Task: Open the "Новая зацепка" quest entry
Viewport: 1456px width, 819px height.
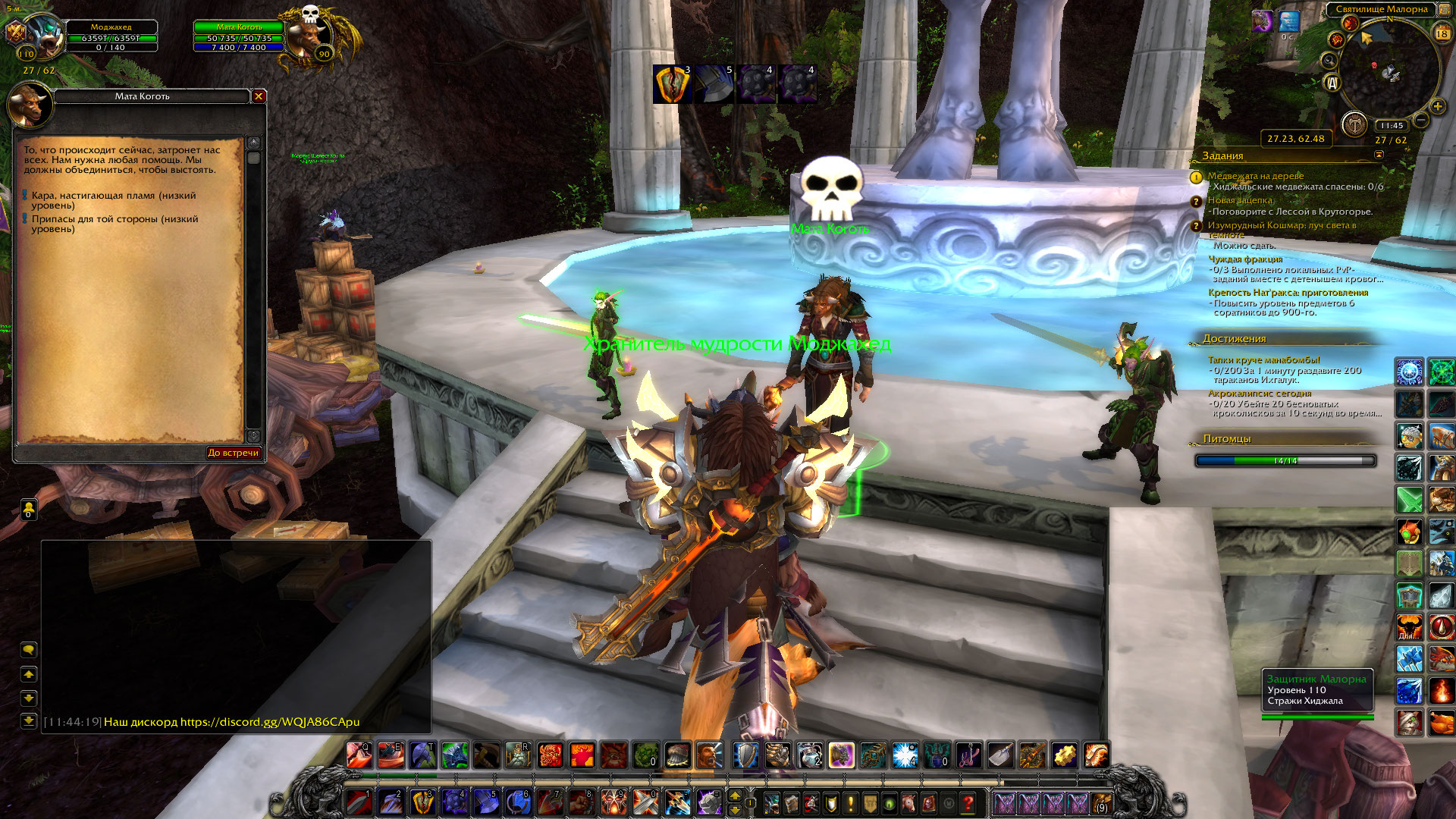Action: coord(1241,200)
